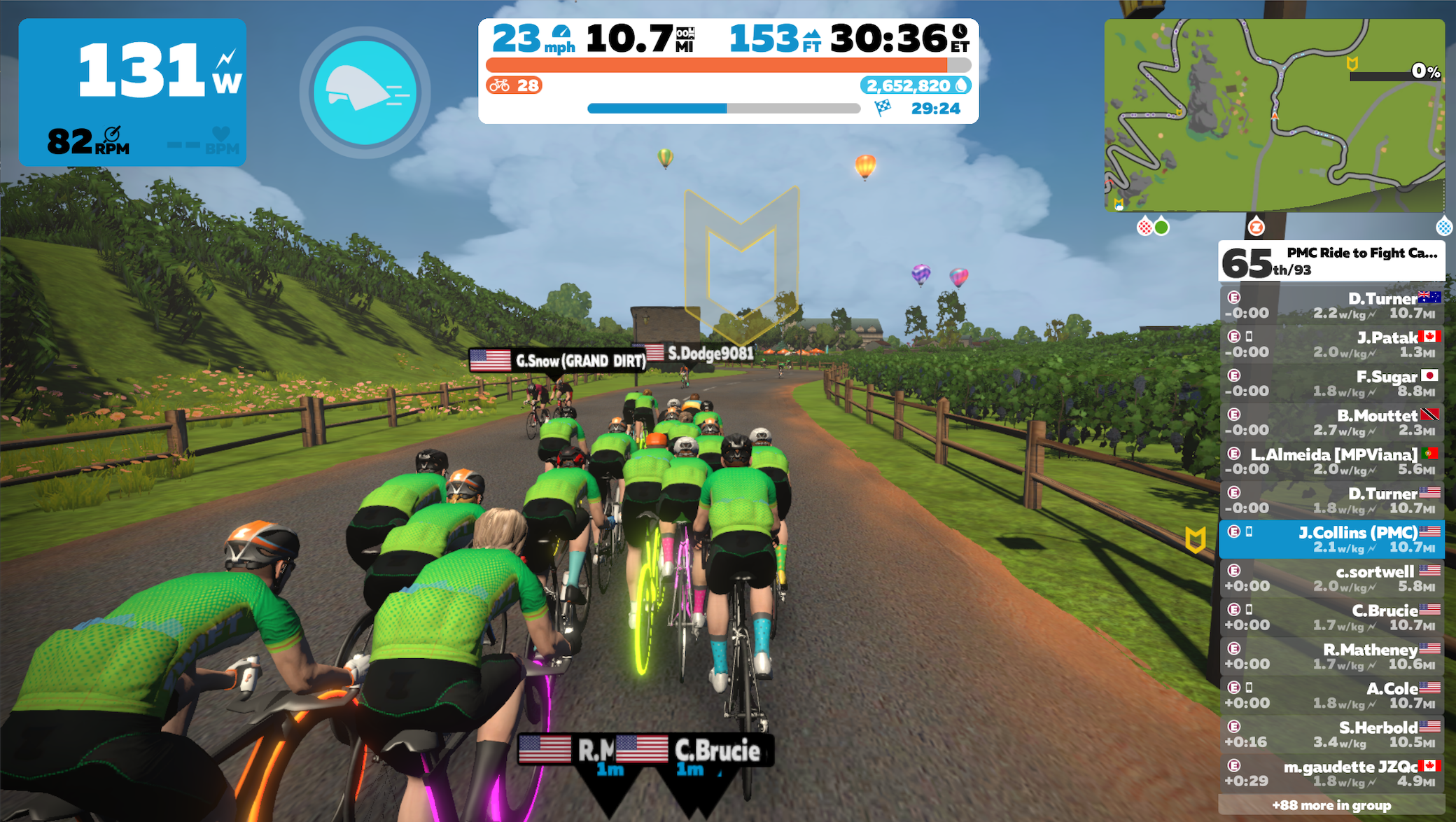The width and height of the screenshot is (1456, 822).
Task: Select R.Matheney from the rider list
Action: [1331, 656]
